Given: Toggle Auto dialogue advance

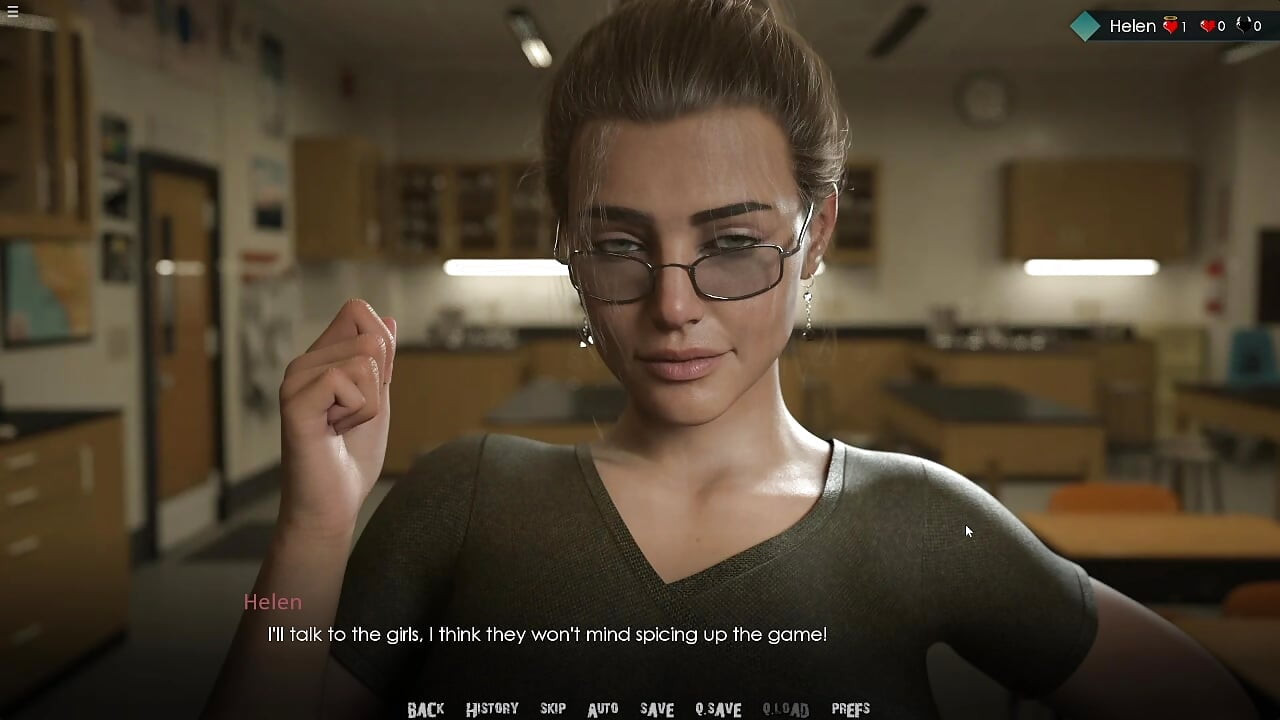Looking at the screenshot, I should pyautogui.click(x=603, y=709).
